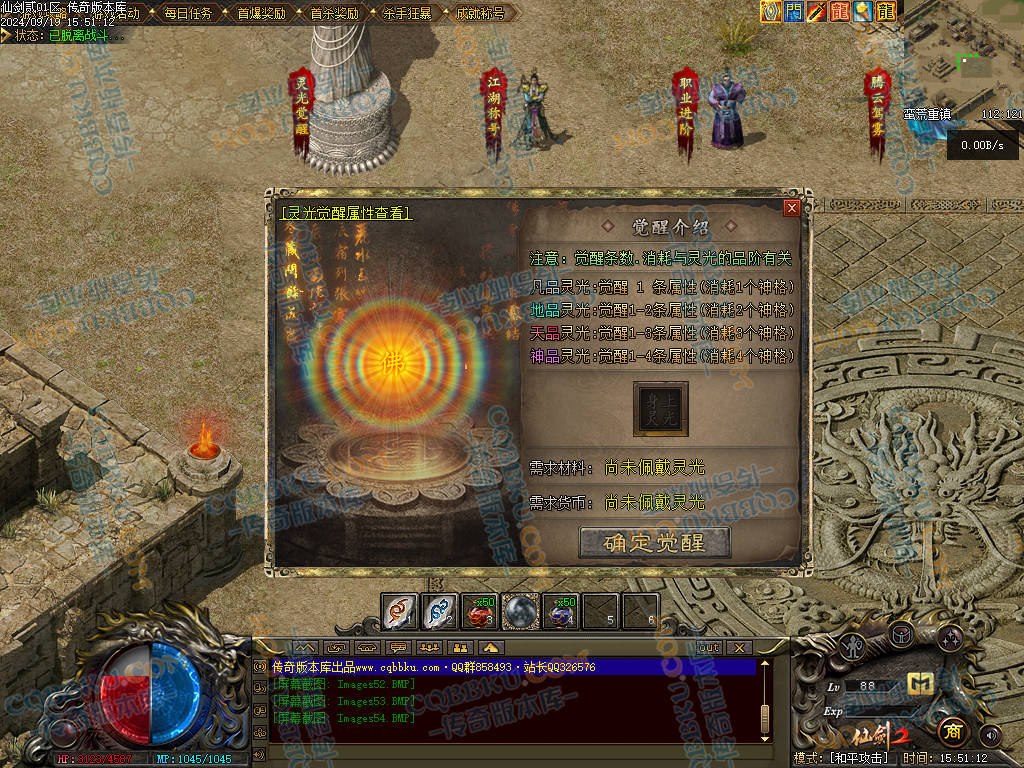Confirm awakening with the 确定觉醒 button
The width and height of the screenshot is (1024, 768).
coord(655,542)
